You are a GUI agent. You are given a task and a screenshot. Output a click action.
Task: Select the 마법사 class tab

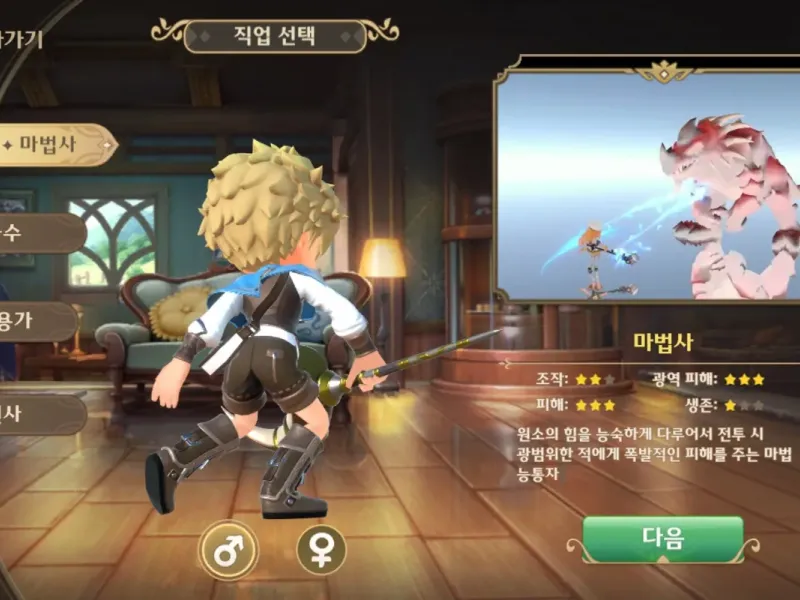pyautogui.click(x=52, y=145)
